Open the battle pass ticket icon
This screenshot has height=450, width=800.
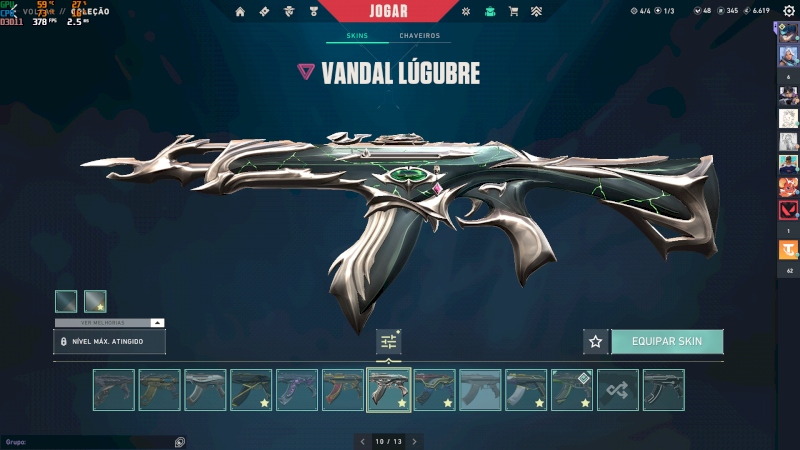click(264, 12)
